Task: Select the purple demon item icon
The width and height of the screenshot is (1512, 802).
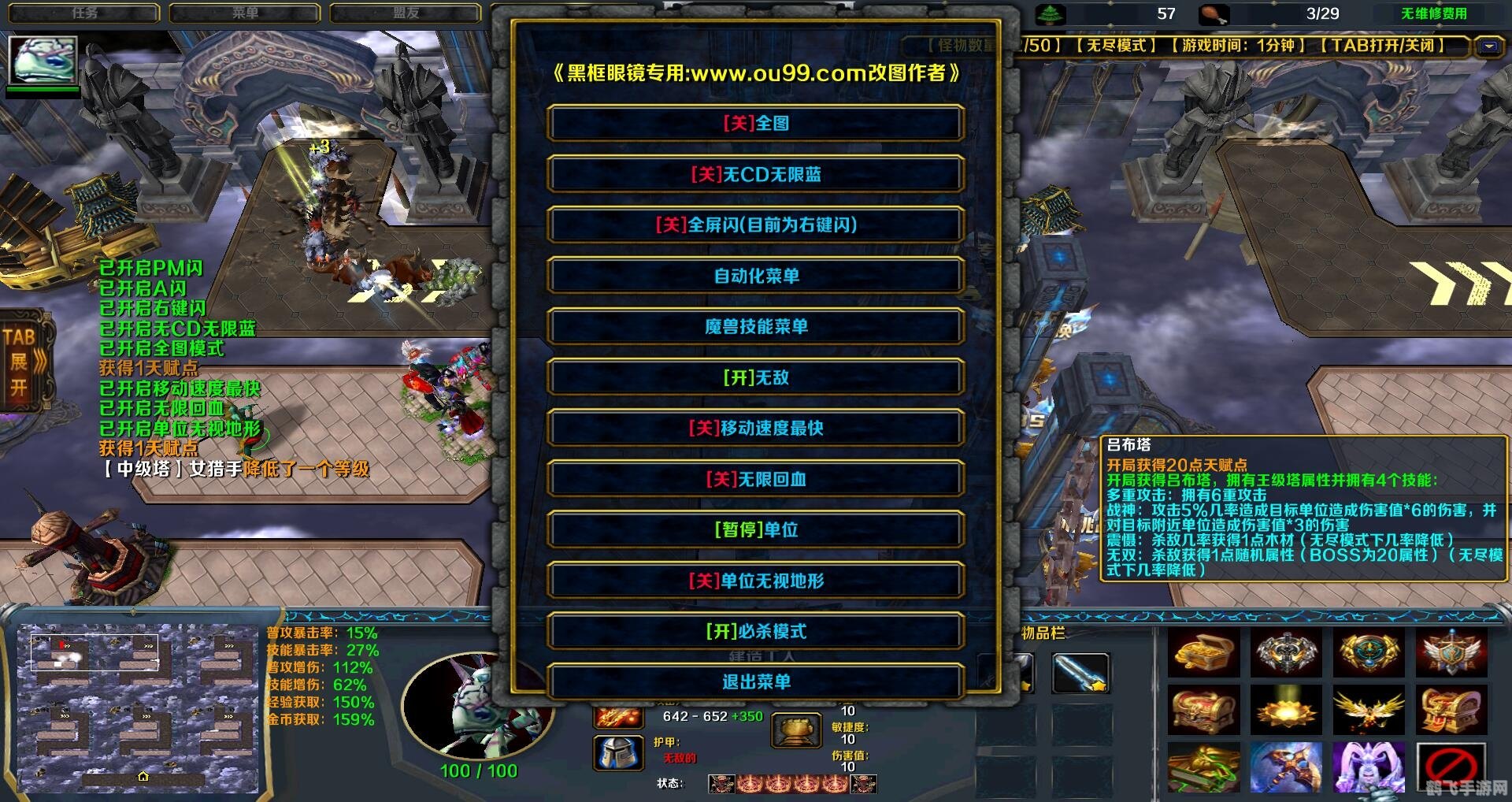Action: (x=1370, y=768)
